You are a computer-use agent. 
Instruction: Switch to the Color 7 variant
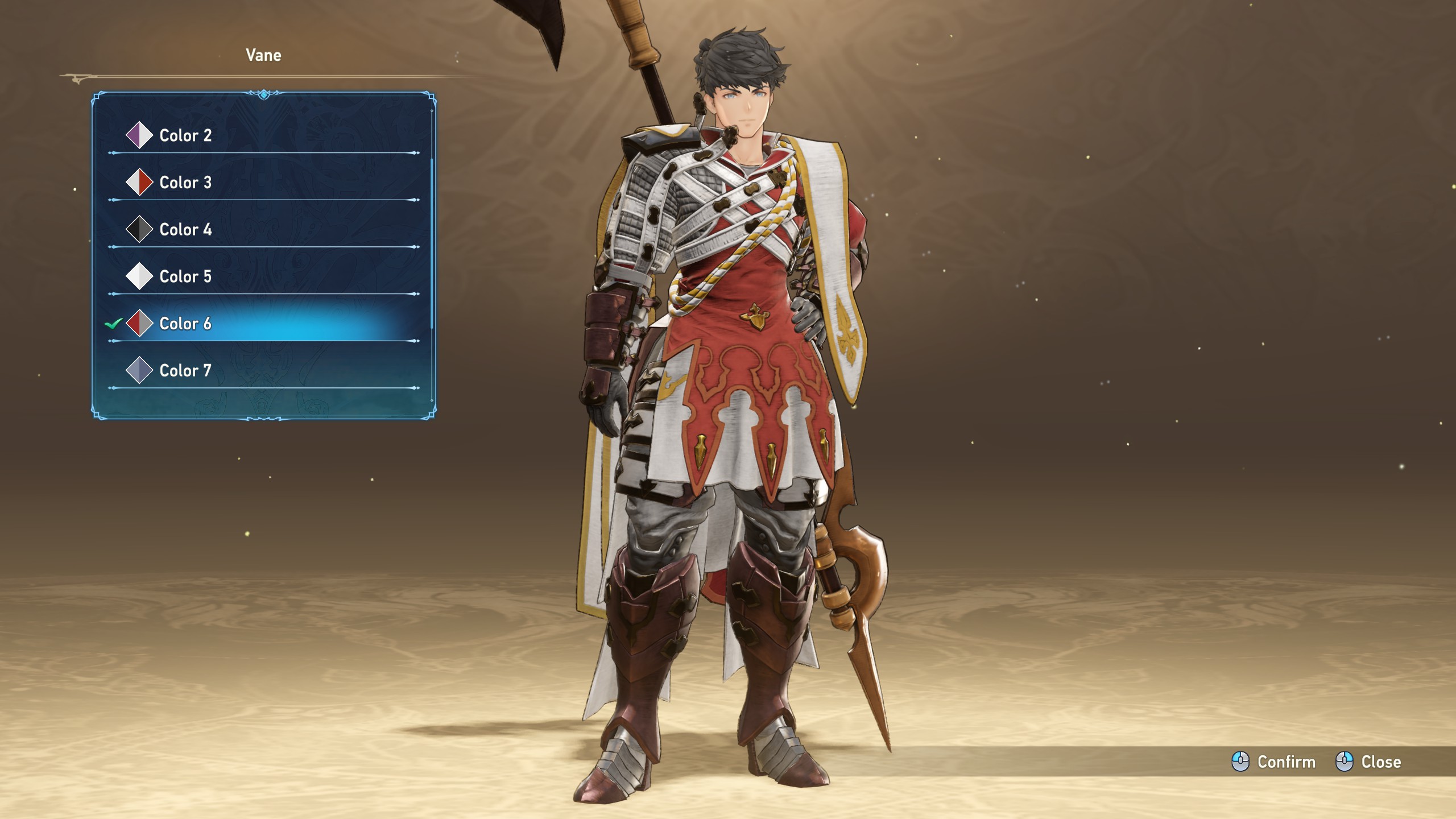coord(185,371)
